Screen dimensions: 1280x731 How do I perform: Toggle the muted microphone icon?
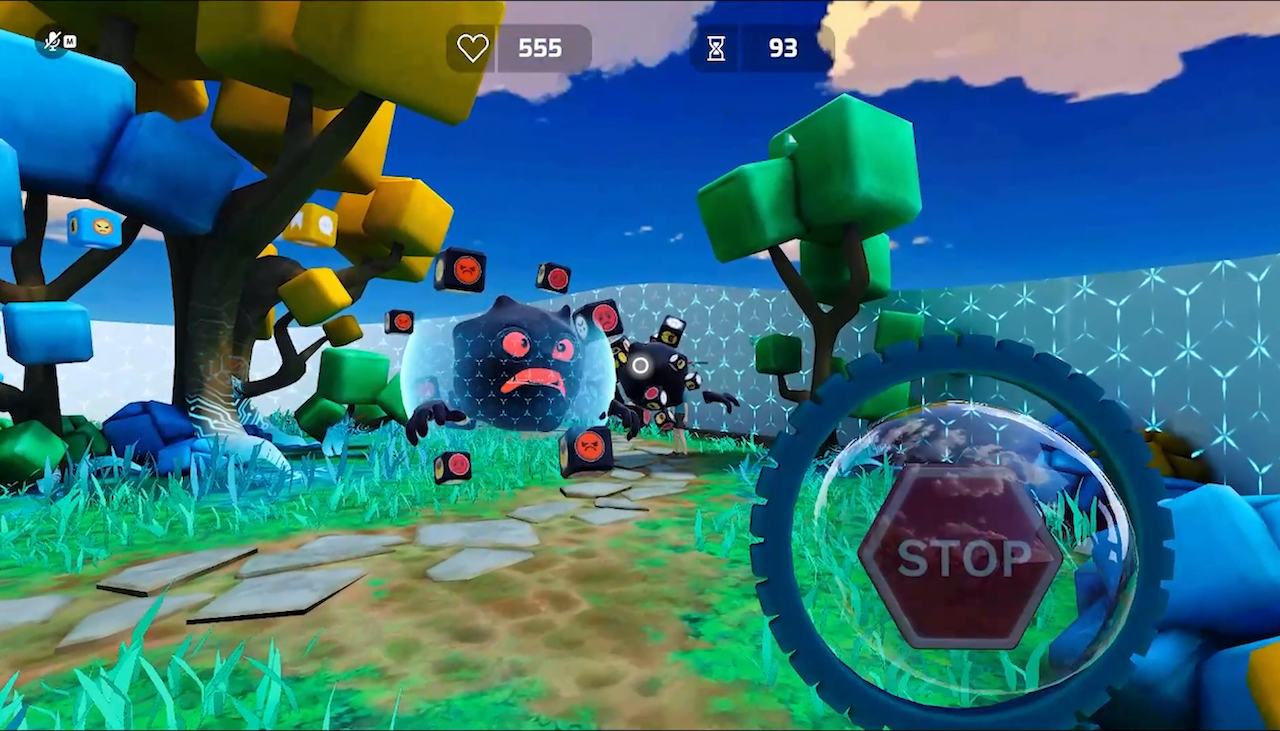(52, 42)
